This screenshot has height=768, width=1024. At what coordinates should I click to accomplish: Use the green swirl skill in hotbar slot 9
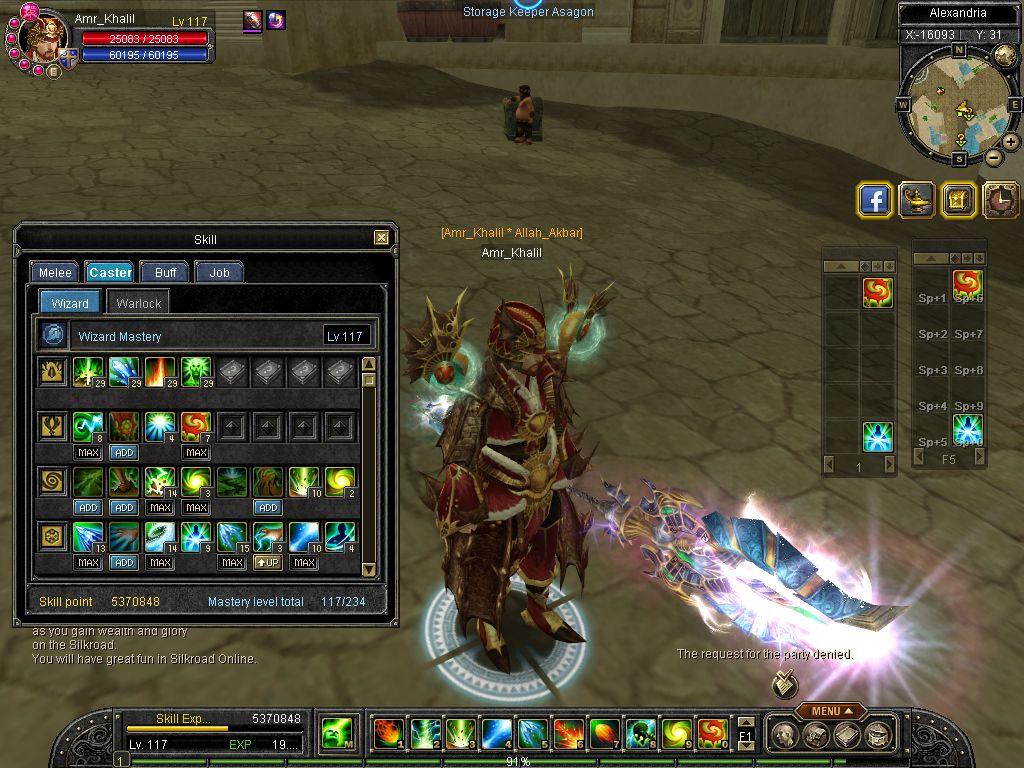(676, 734)
